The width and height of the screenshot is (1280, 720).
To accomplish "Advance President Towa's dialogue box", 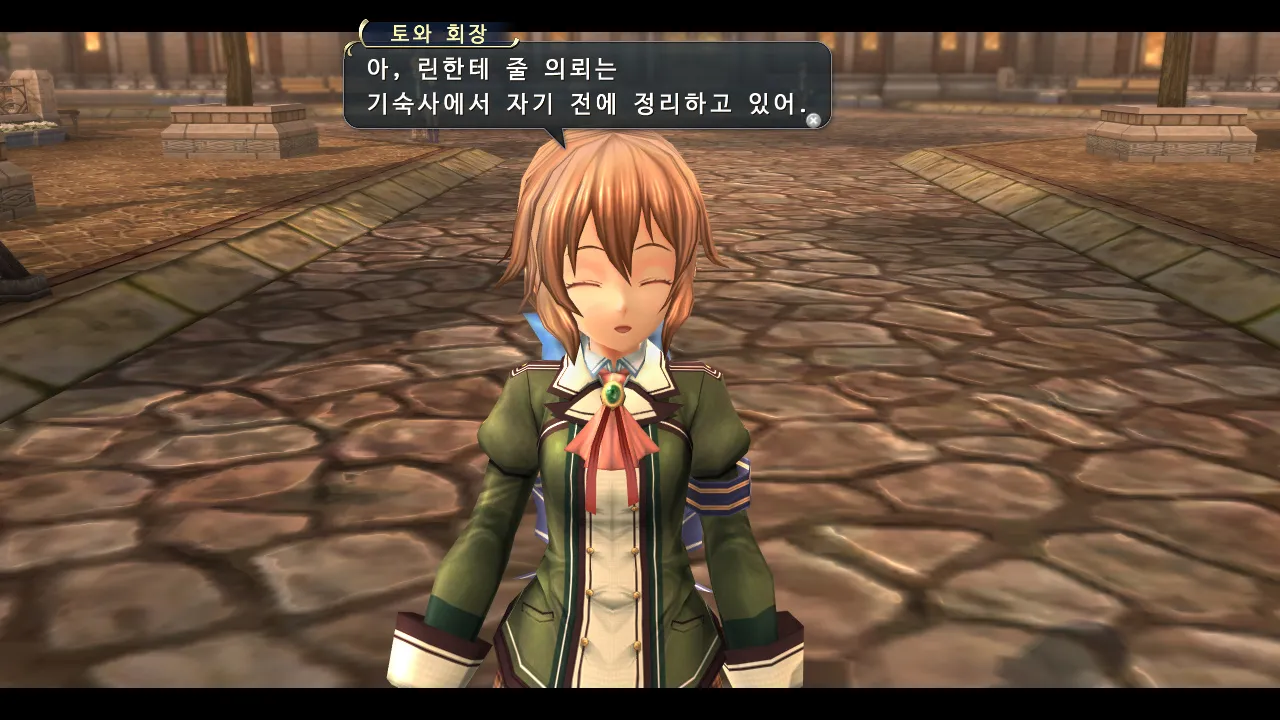I will point(813,120).
